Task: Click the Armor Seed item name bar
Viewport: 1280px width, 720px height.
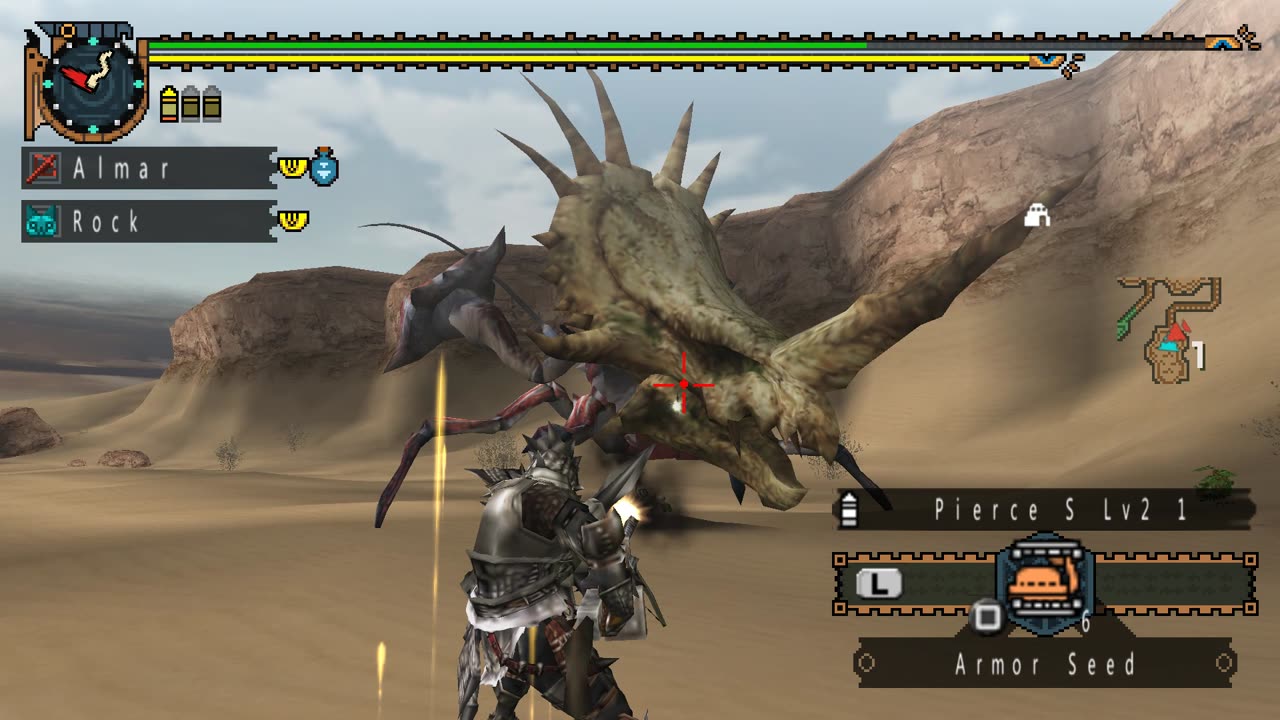Action: (1045, 664)
